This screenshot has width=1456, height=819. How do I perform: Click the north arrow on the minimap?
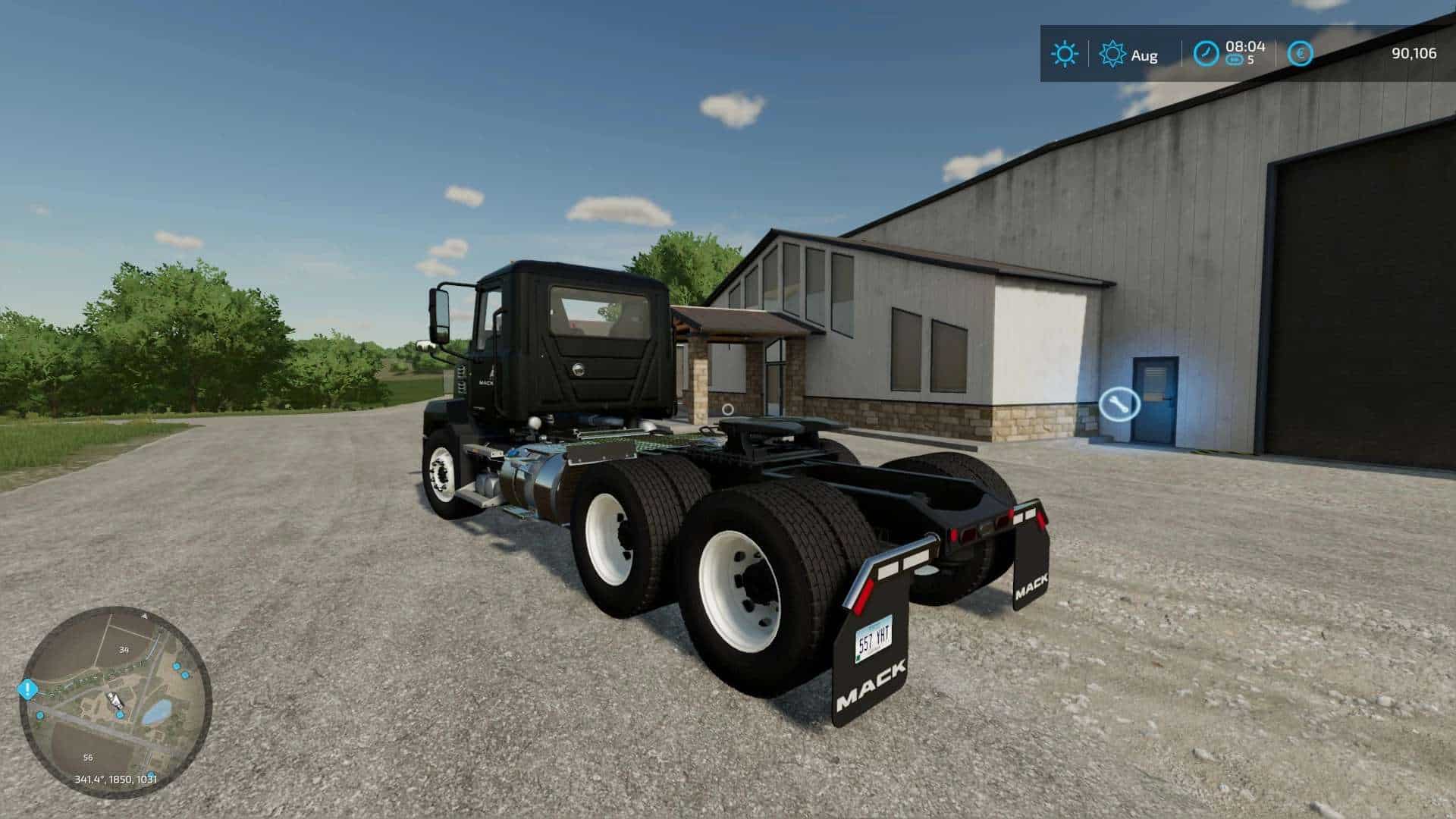point(144,616)
